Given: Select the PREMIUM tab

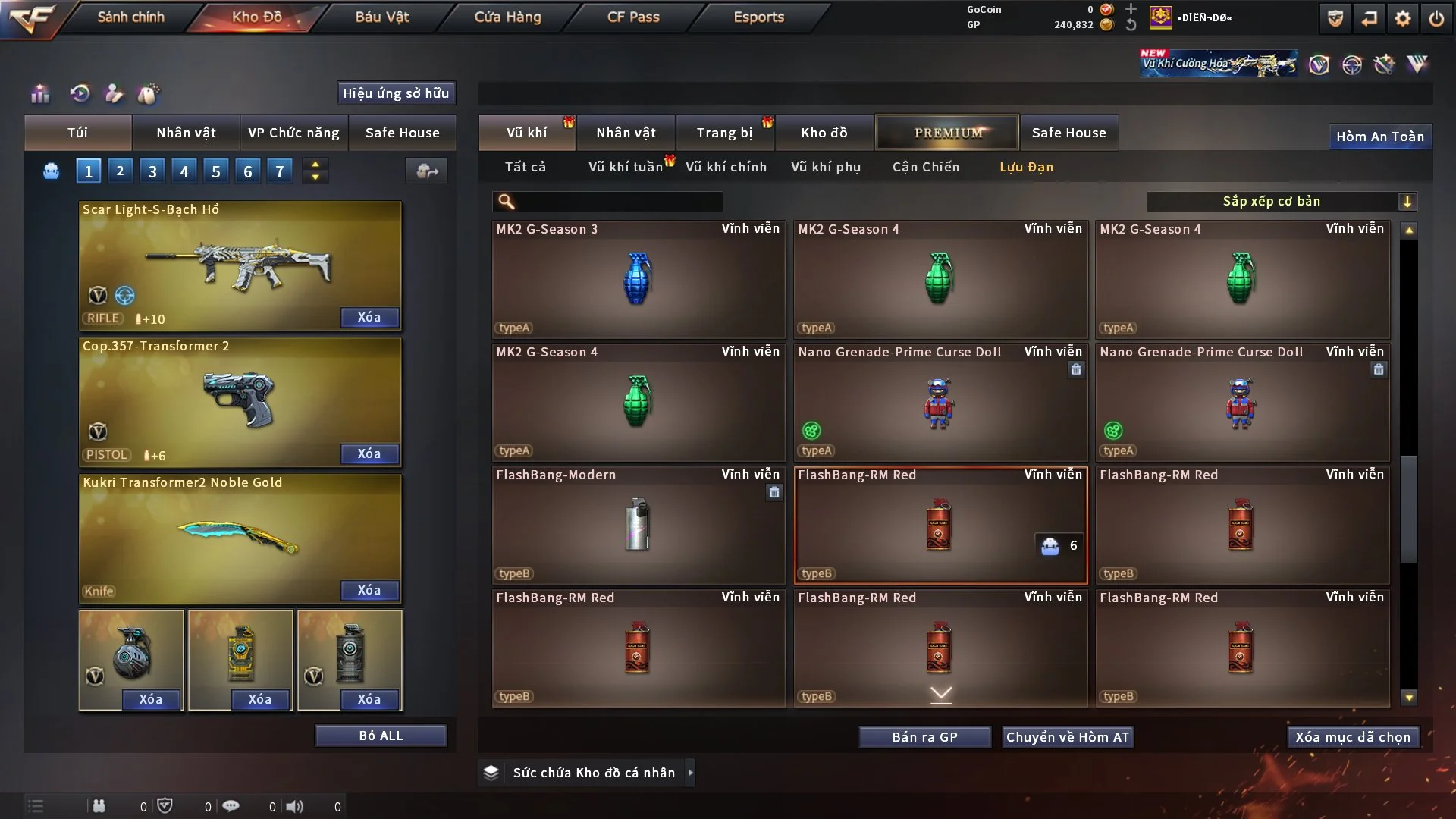Looking at the screenshot, I should click(x=947, y=133).
